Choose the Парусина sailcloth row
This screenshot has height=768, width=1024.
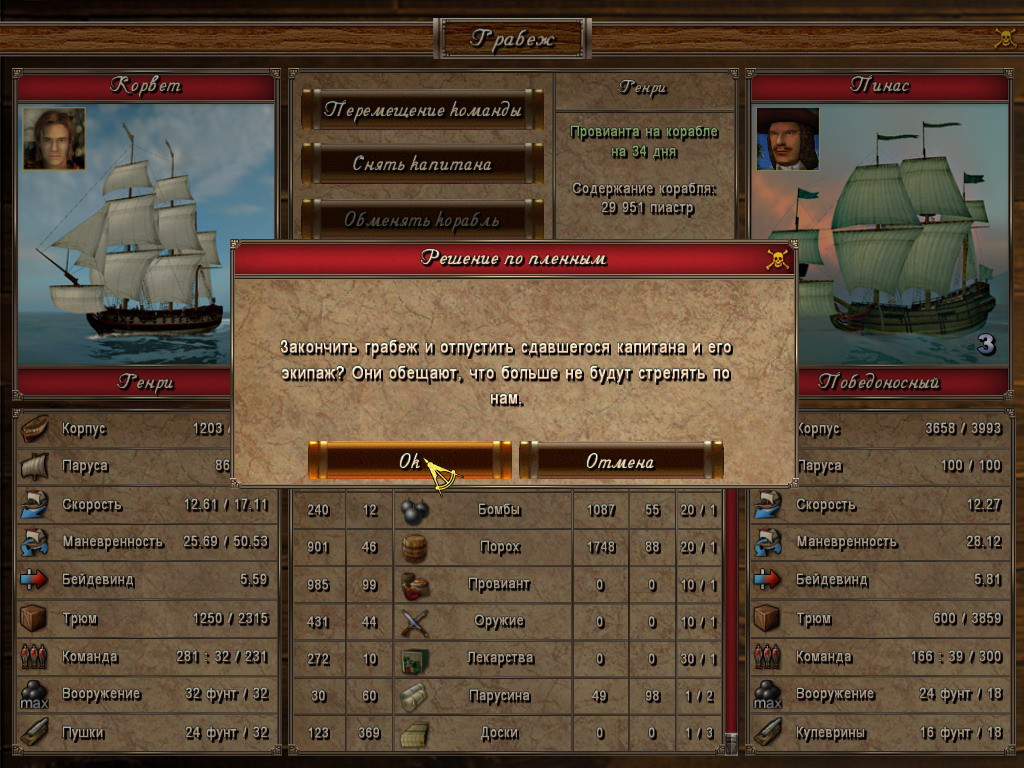pos(498,695)
